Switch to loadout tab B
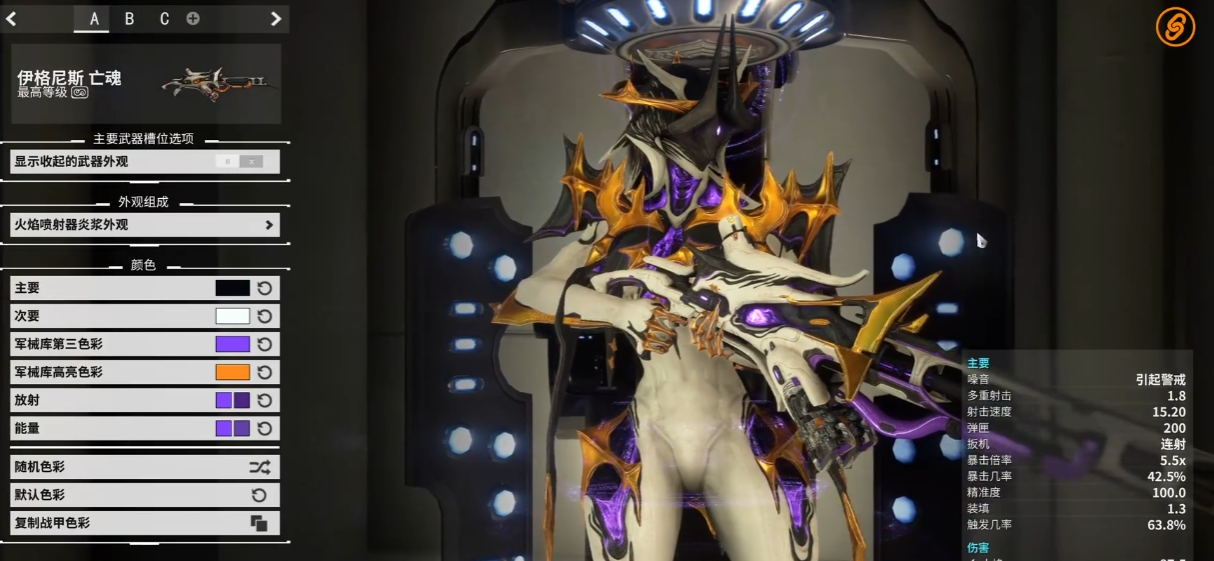The width and height of the screenshot is (1214, 561). (129, 18)
